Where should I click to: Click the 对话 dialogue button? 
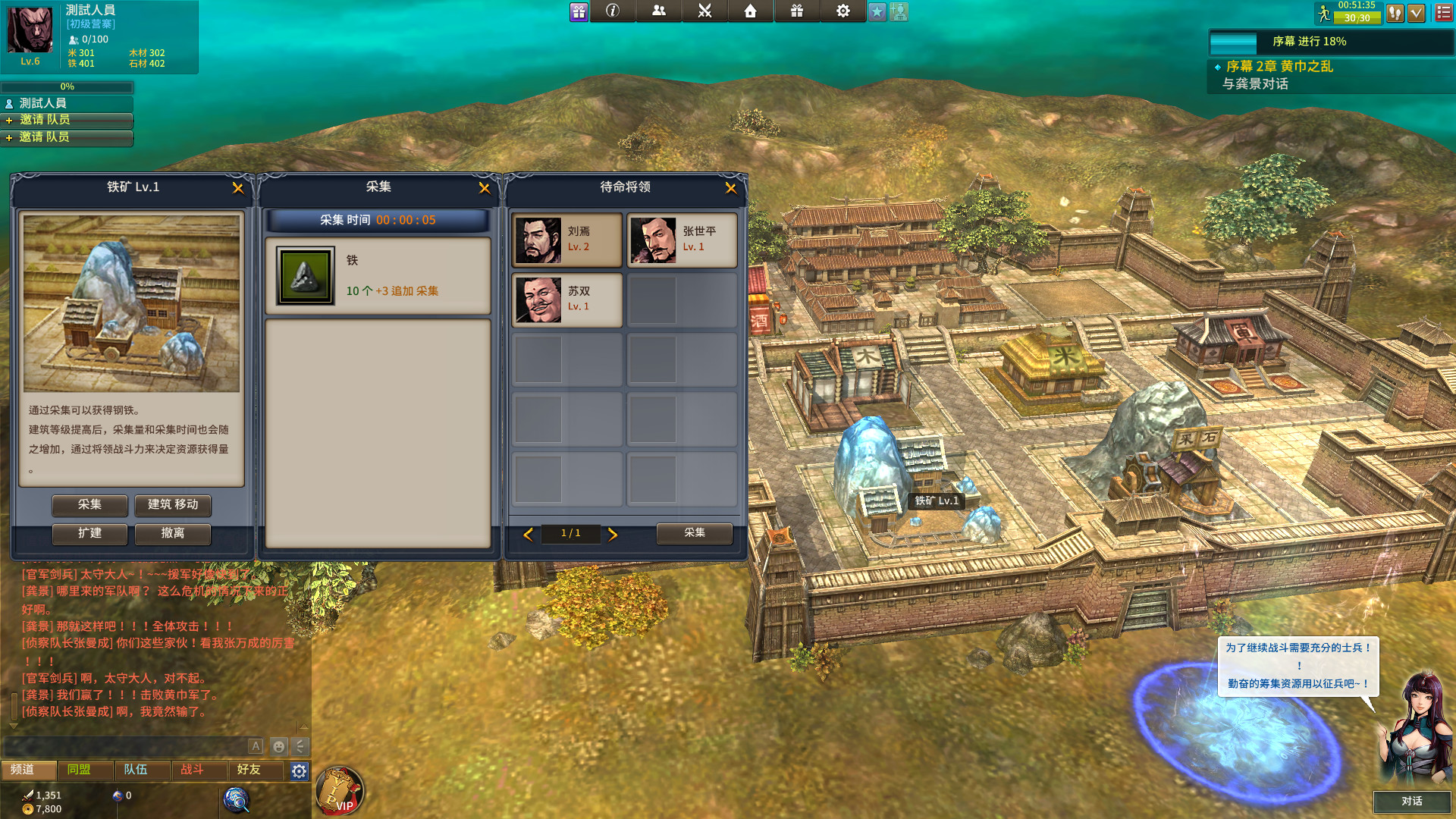click(1411, 802)
